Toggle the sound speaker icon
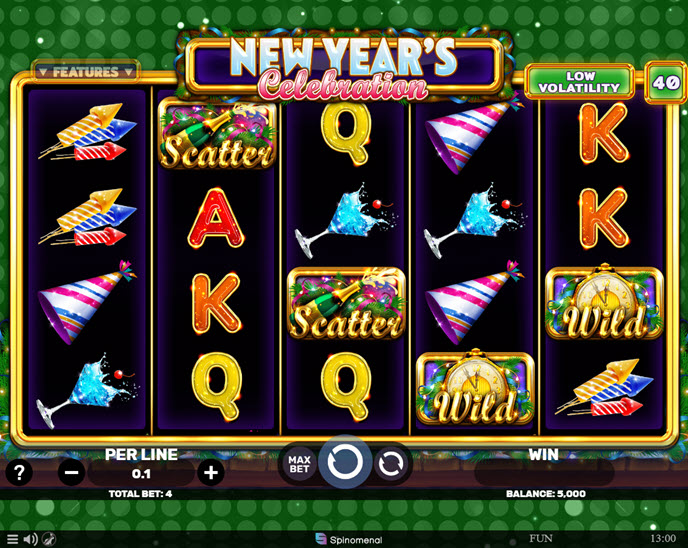 click(x=30, y=539)
